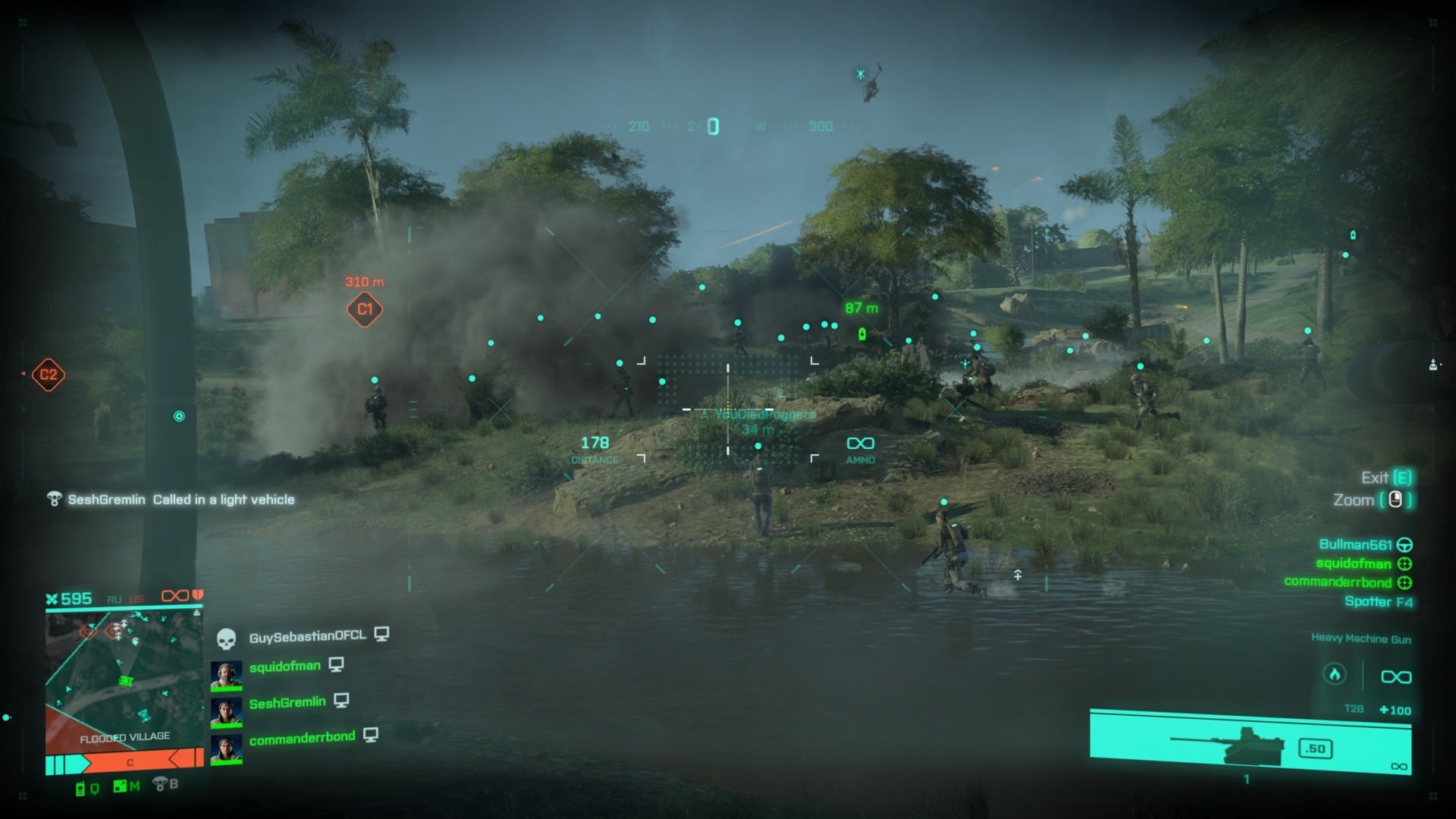Switch to the US team tab
Screen dimensions: 1456x819
[136, 598]
